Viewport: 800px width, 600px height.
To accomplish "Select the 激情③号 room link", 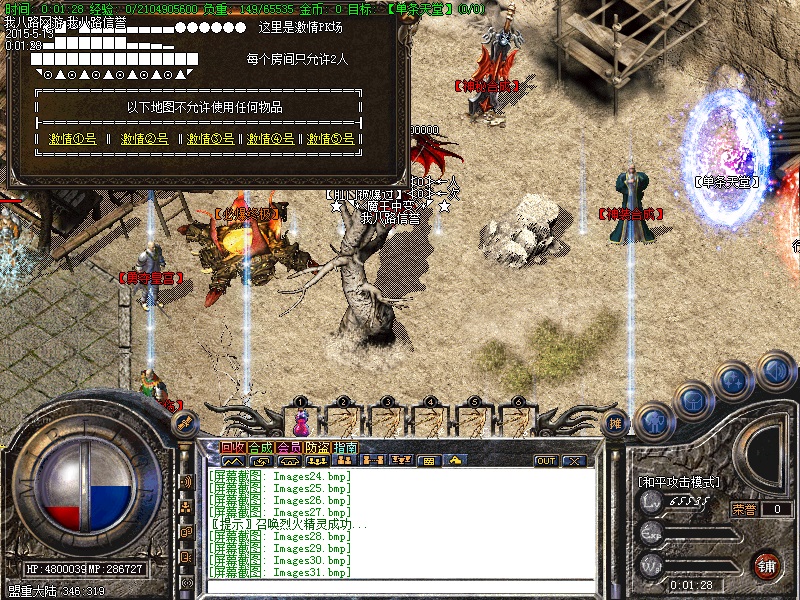I will coord(210,139).
